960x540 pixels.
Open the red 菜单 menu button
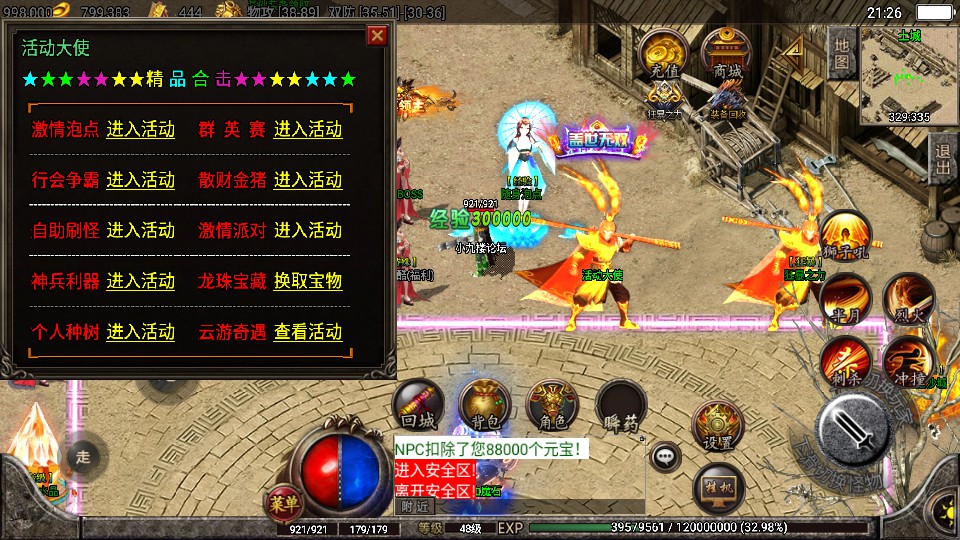tap(283, 500)
